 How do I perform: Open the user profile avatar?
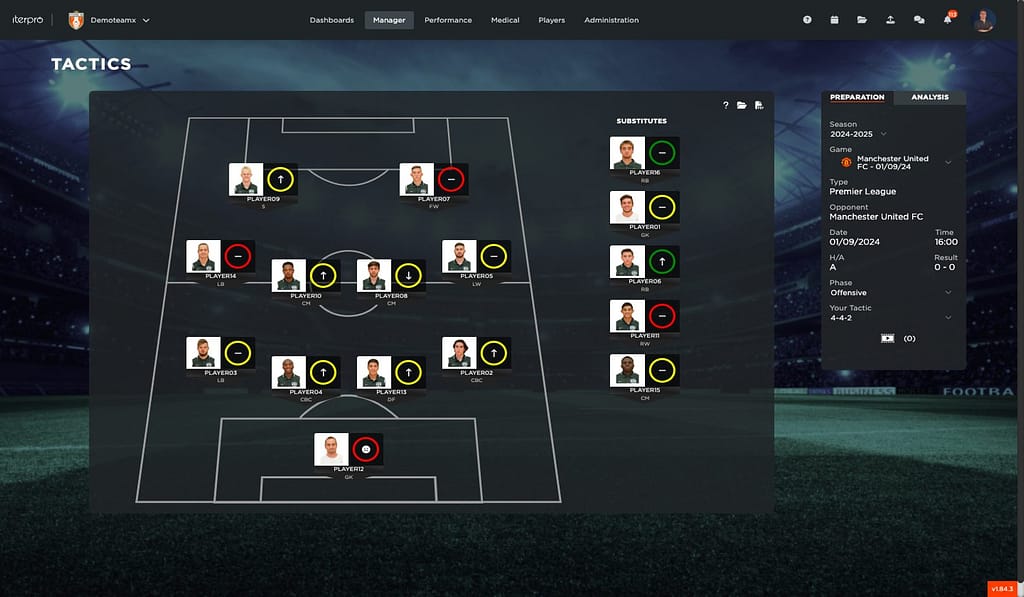pyautogui.click(x=983, y=20)
